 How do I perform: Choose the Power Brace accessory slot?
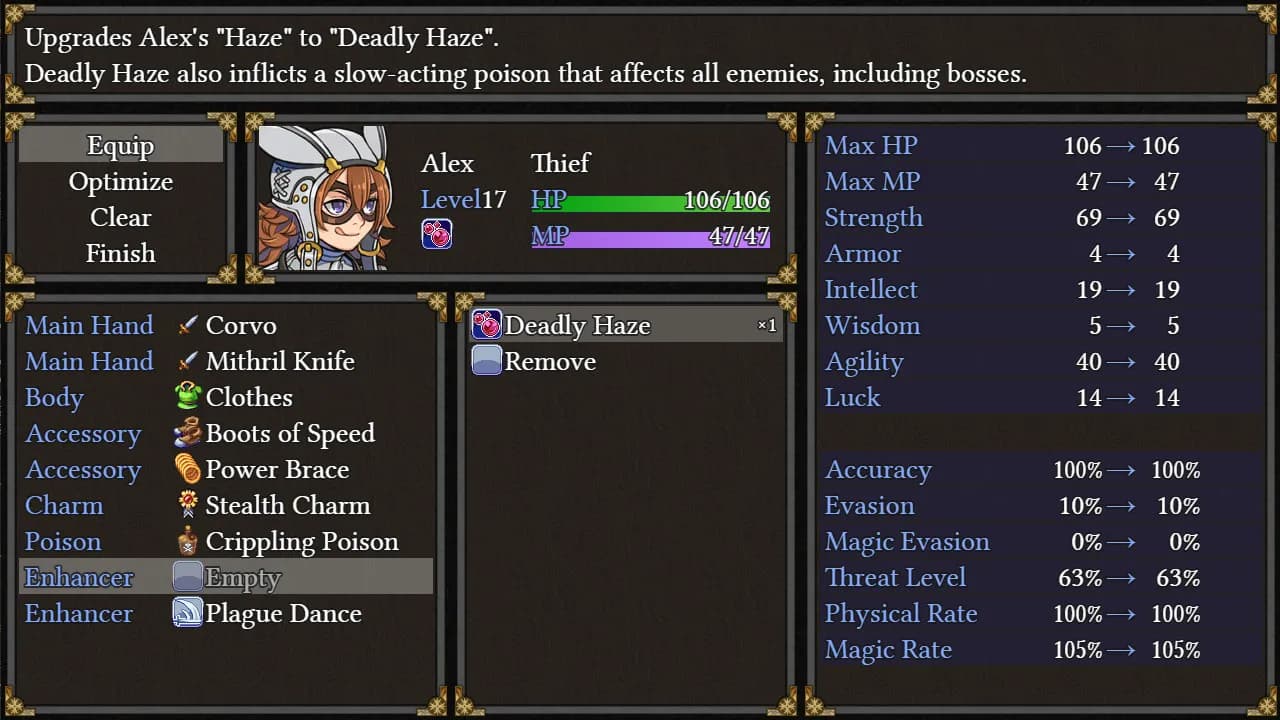pos(226,470)
